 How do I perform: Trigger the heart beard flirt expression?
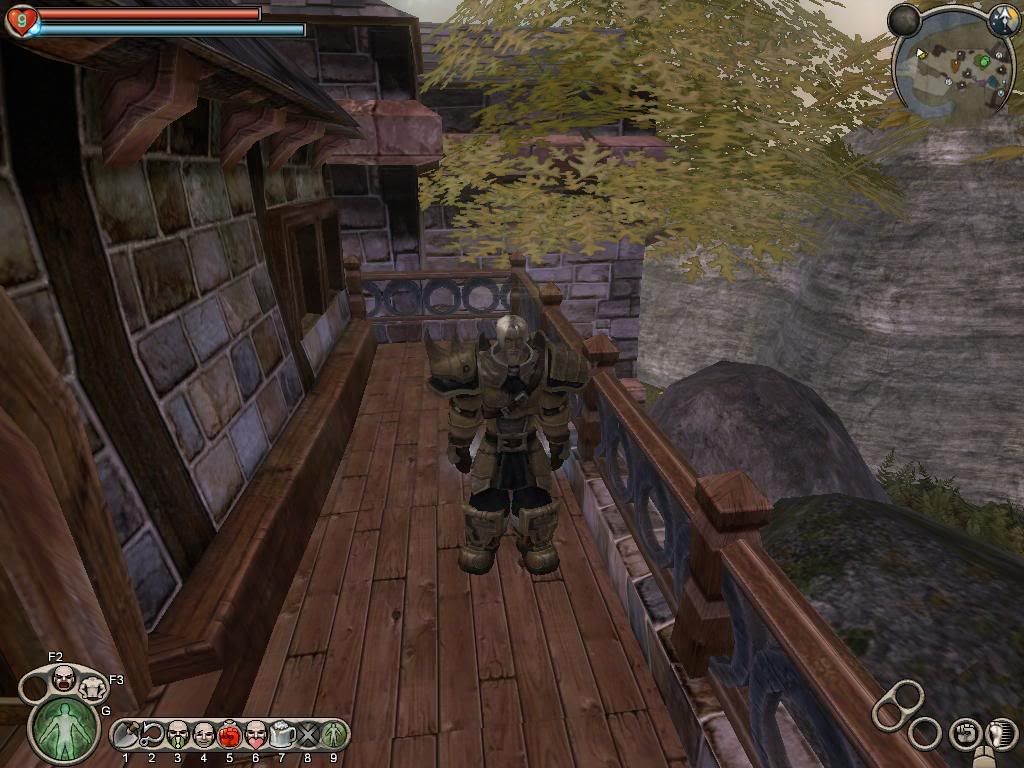(x=255, y=735)
